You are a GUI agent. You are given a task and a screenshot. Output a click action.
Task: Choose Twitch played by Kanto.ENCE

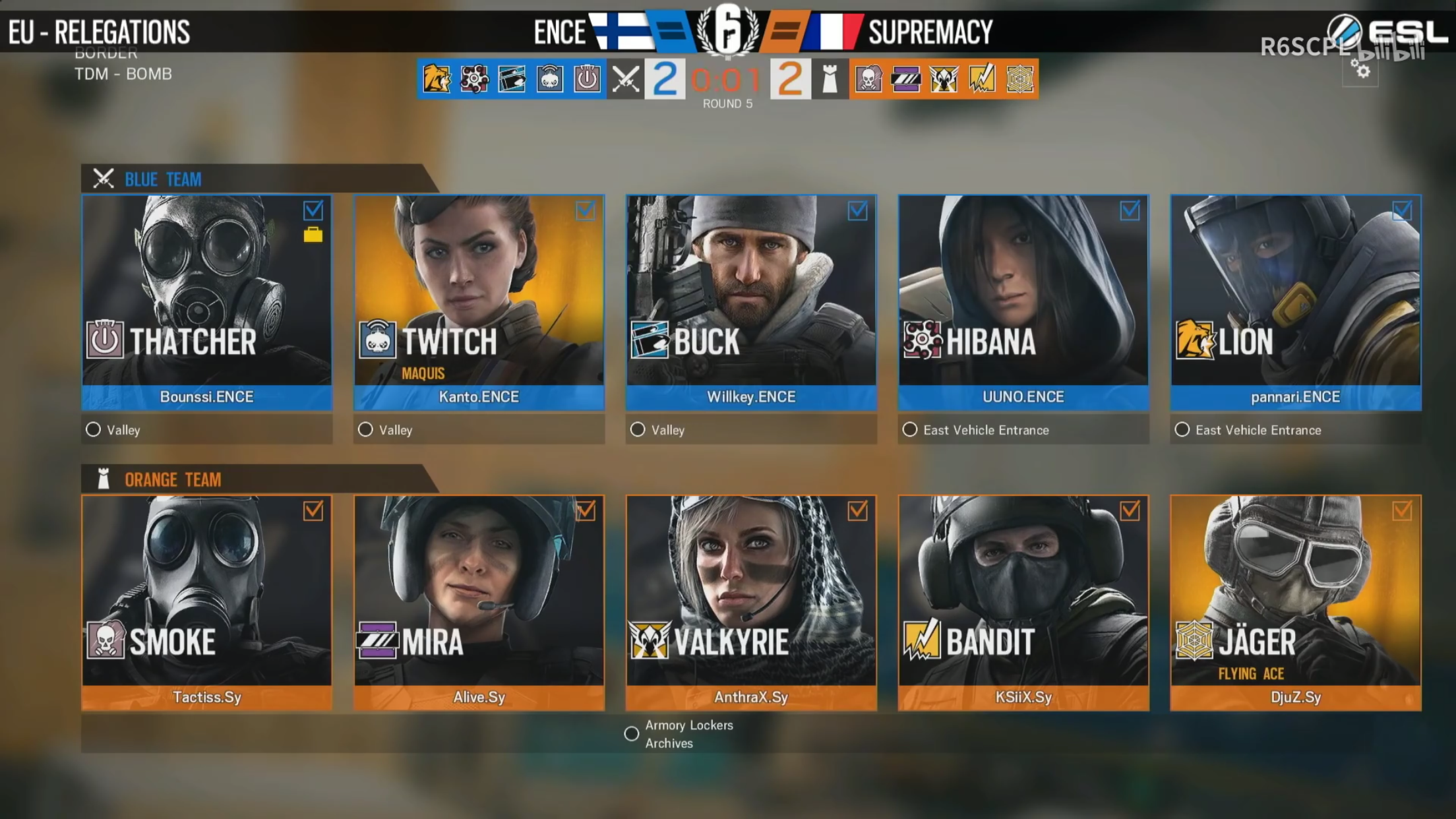479,290
